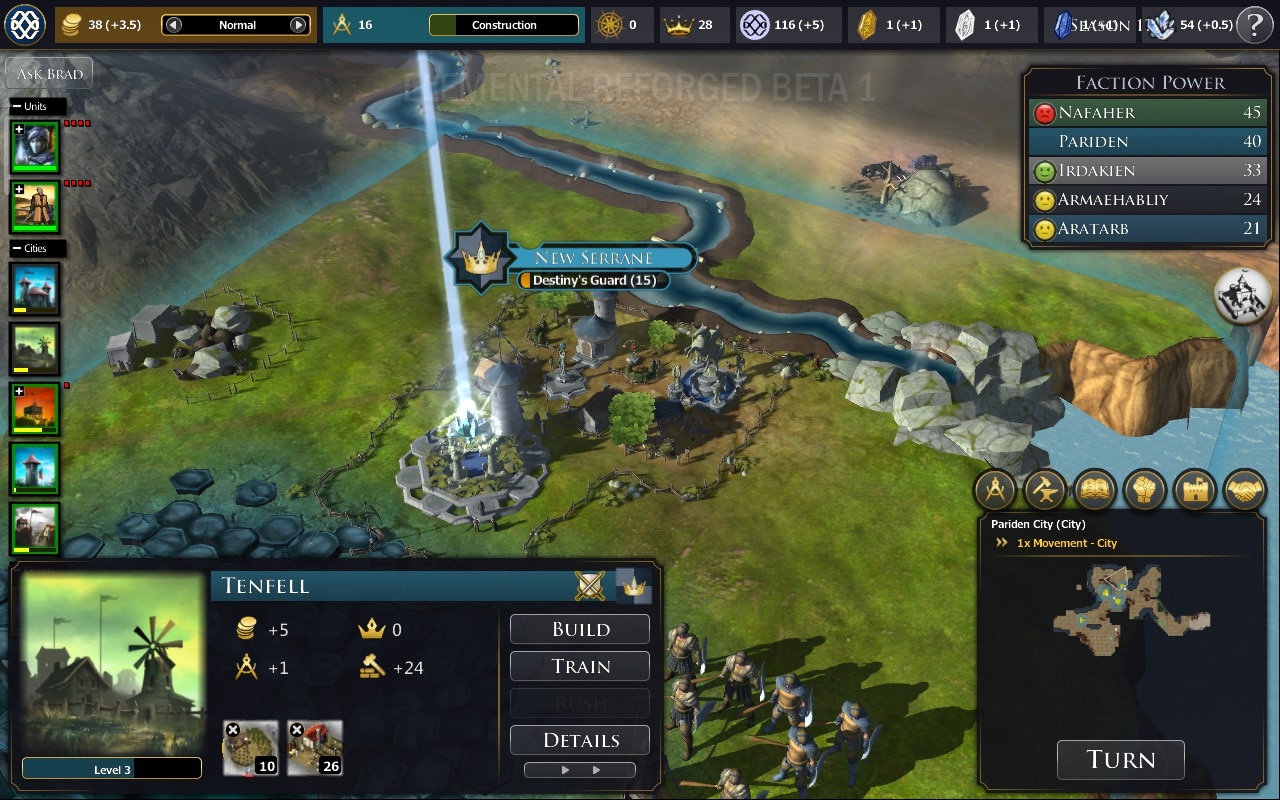1280x800 pixels.
Task: Click the Ask Brad button
Action: [x=49, y=74]
